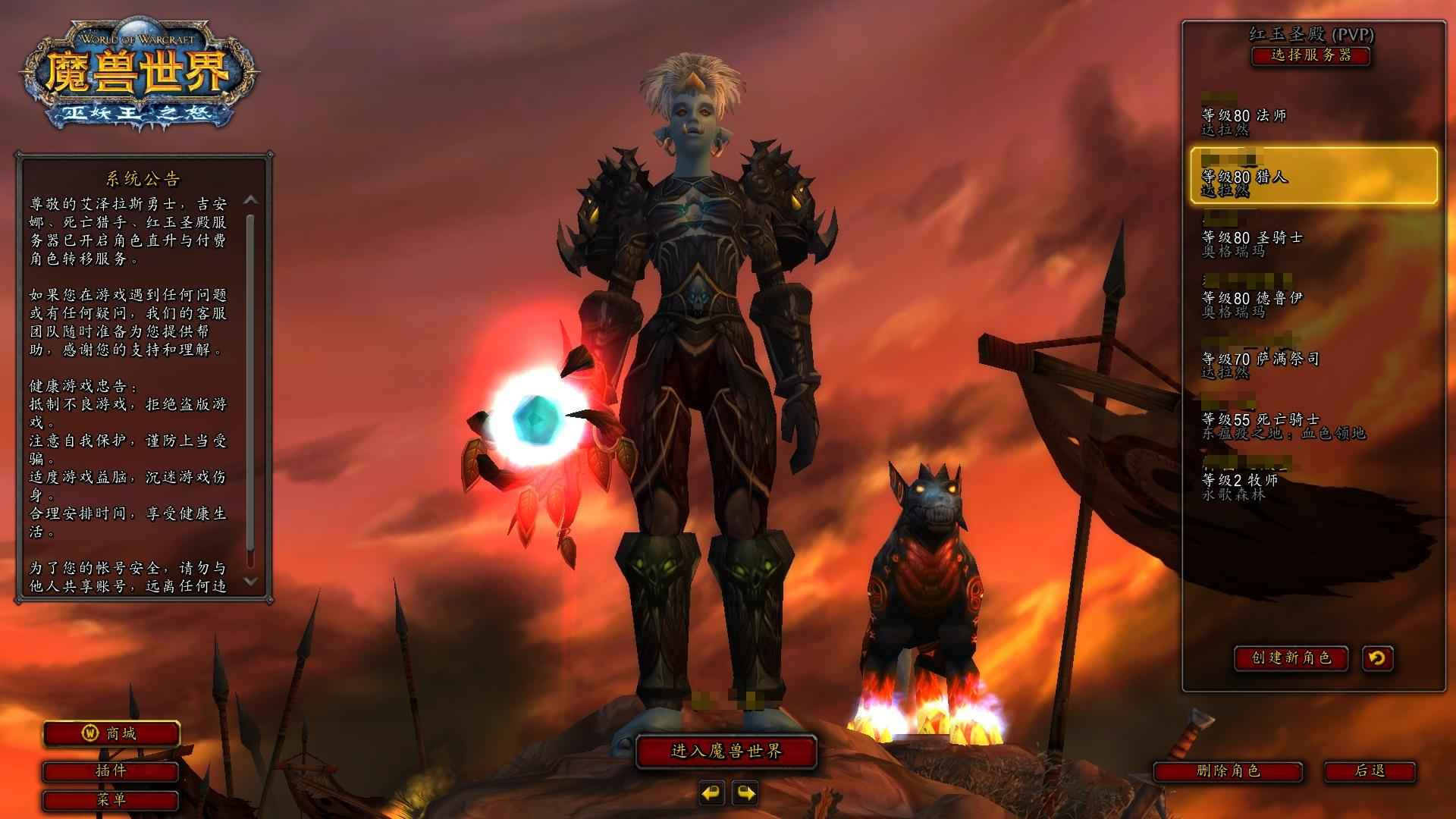Click the announcement panel's scroll-down arrow
Viewport: 1456px width, 819px height.
pos(251,582)
